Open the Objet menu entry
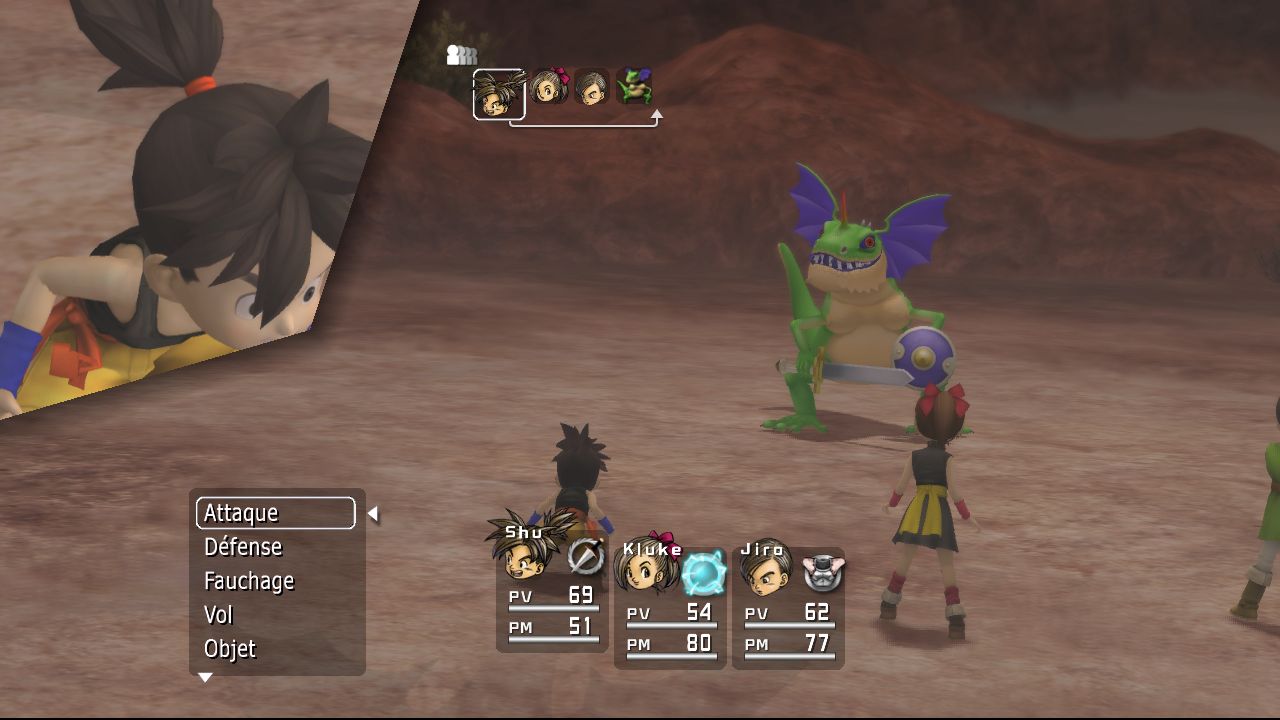 coord(230,649)
